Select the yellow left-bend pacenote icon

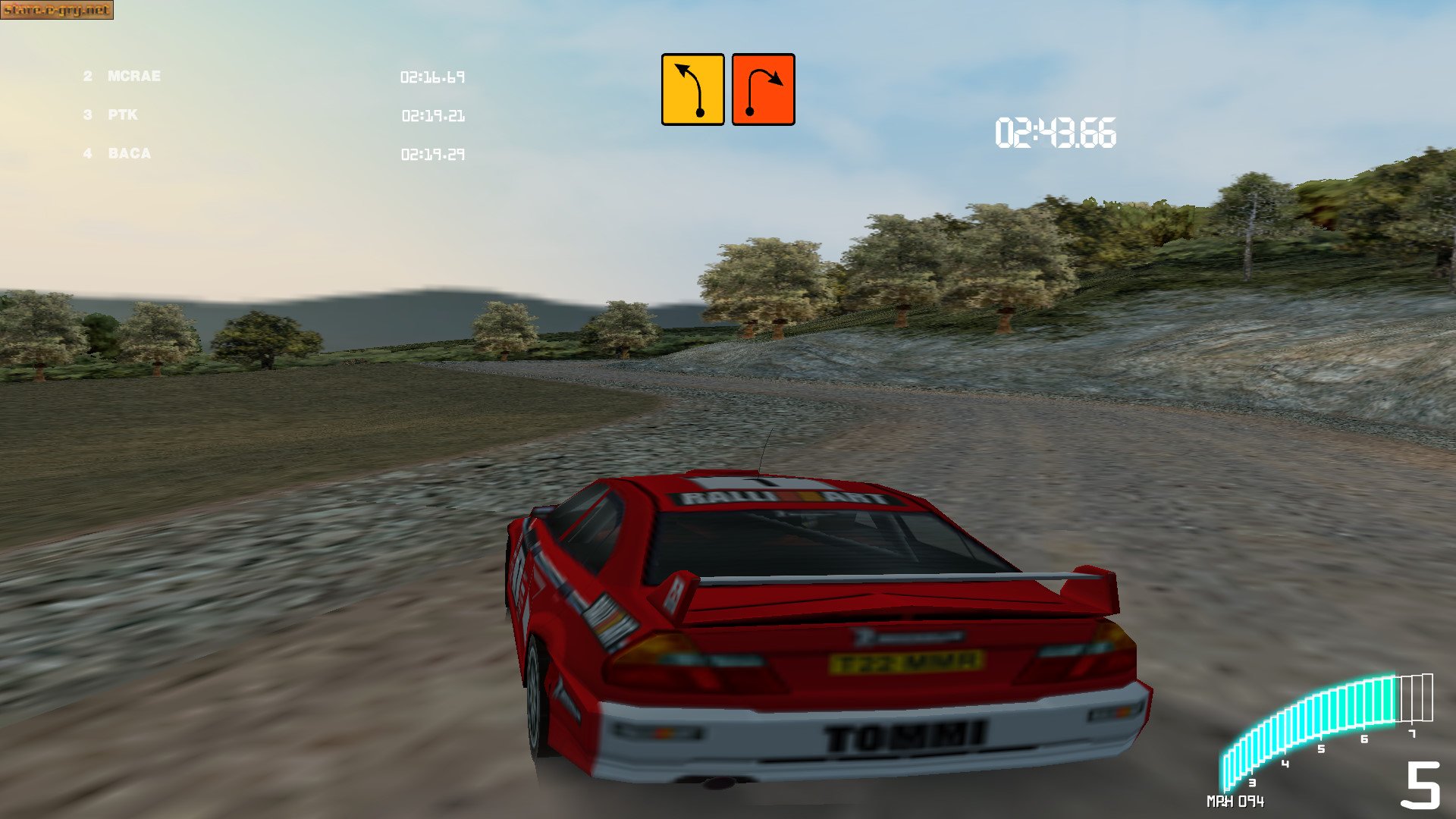692,89
